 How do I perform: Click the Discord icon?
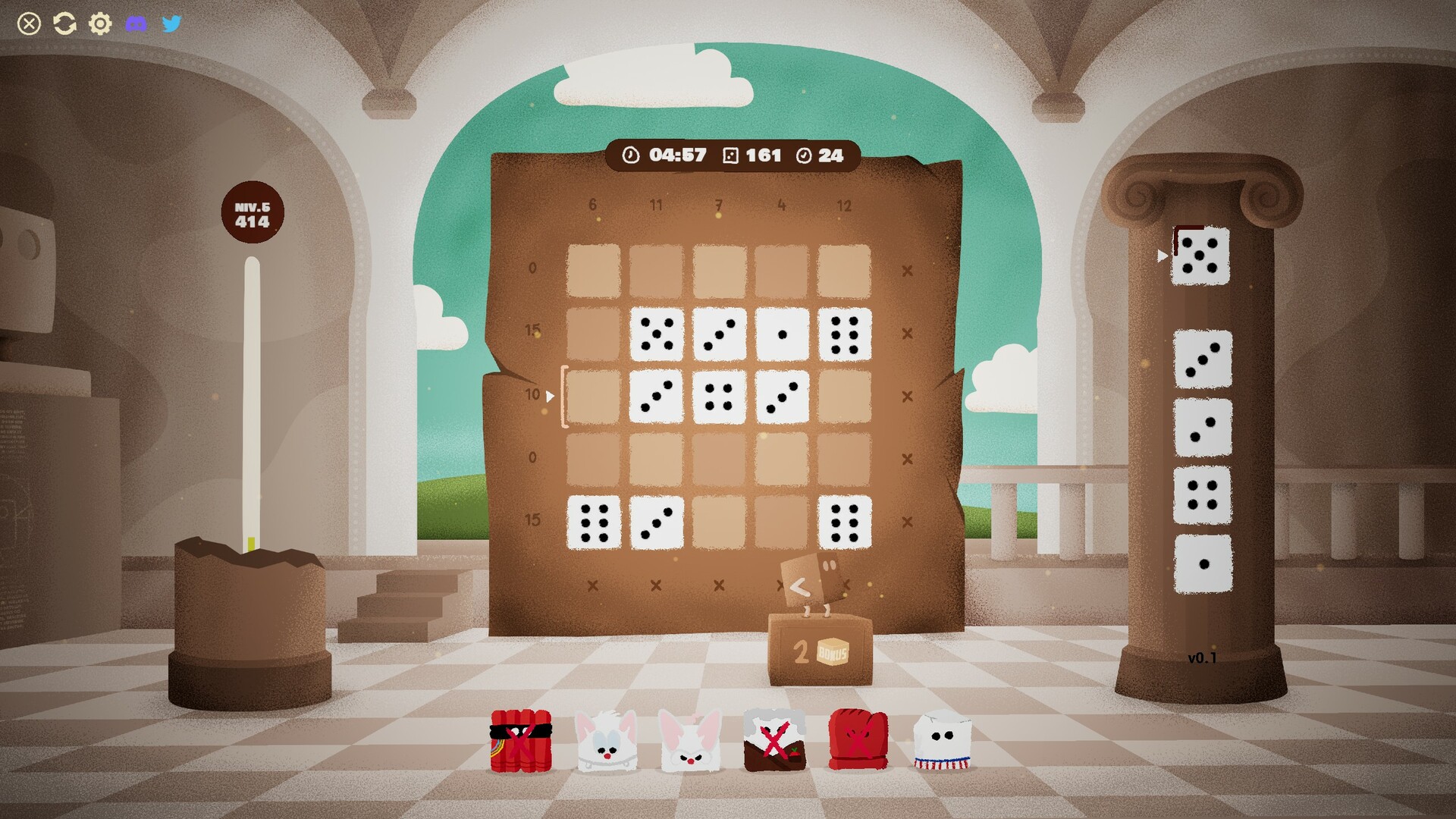pyautogui.click(x=136, y=23)
